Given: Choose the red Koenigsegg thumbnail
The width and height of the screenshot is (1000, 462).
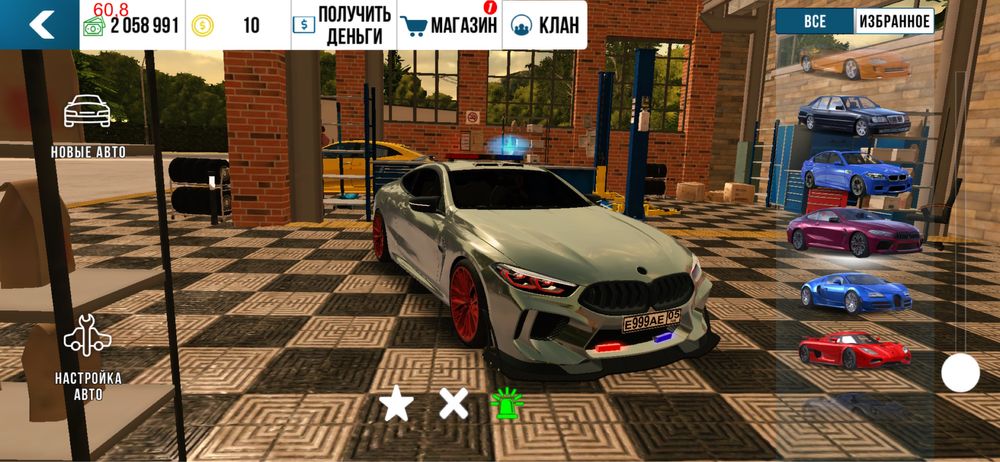Looking at the screenshot, I should (x=854, y=349).
